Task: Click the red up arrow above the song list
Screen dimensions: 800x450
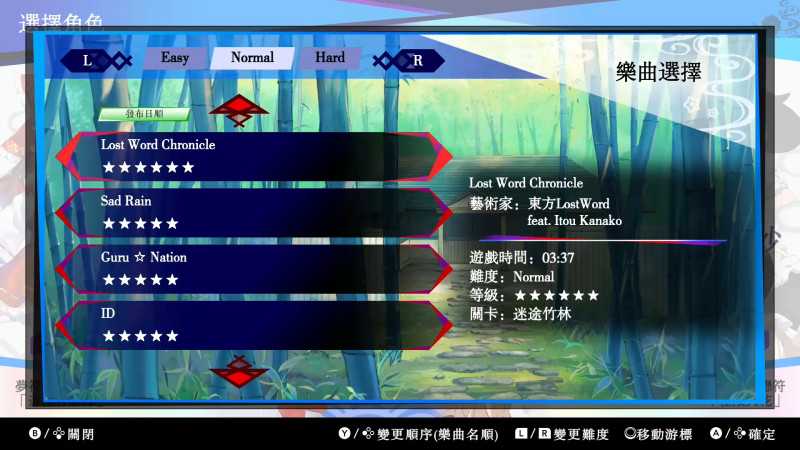Action: pos(240,109)
